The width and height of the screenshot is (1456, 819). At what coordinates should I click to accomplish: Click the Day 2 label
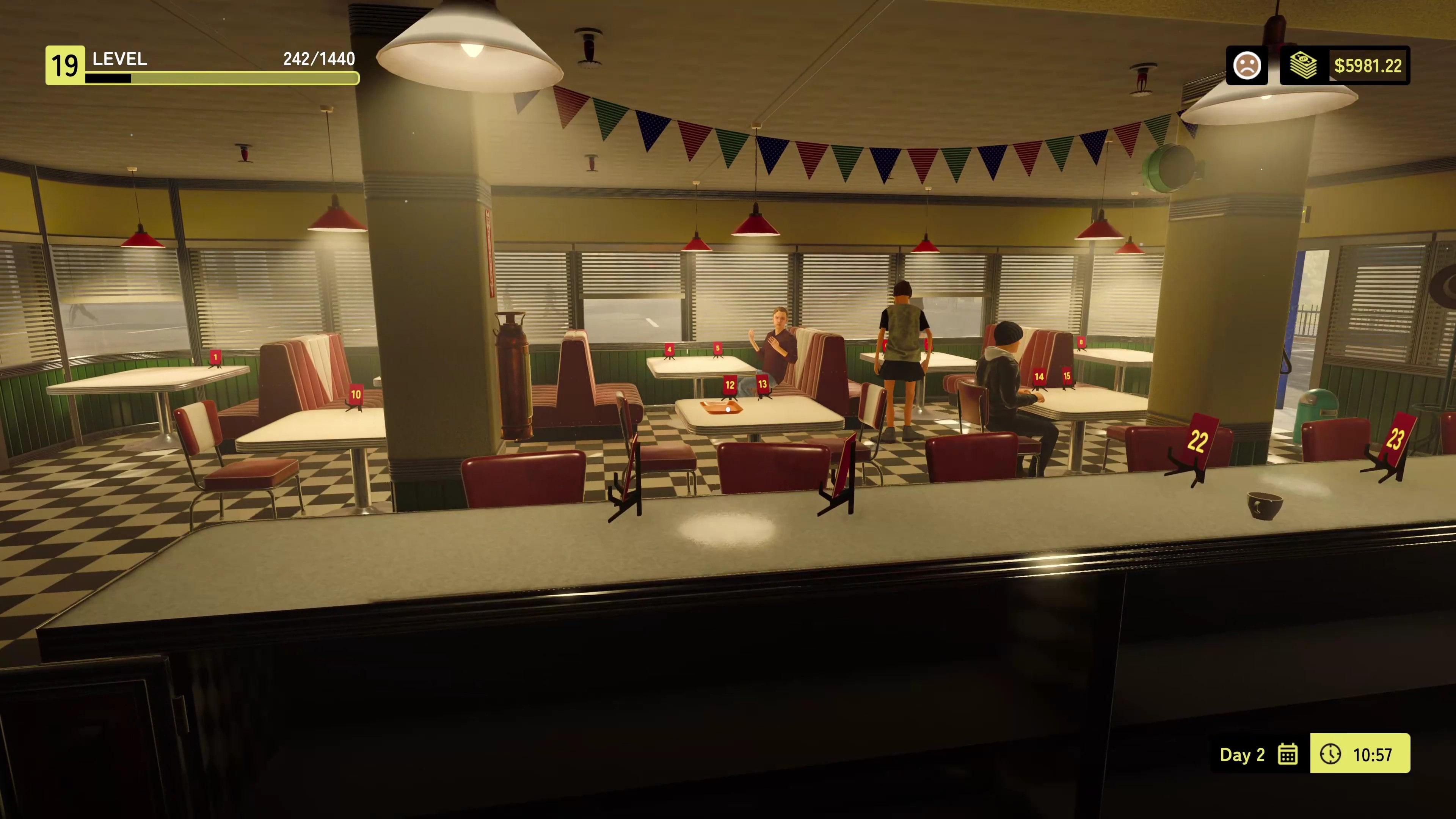[1242, 755]
